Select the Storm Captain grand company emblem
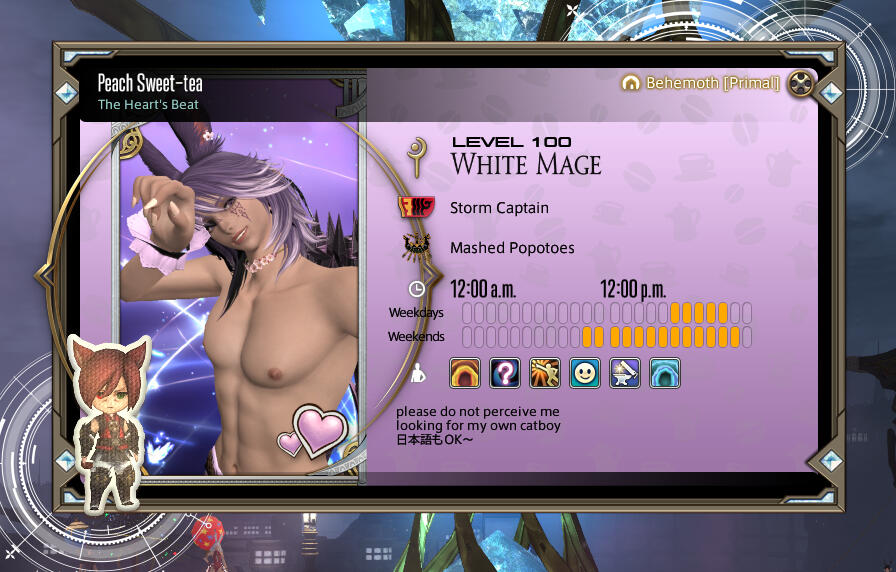This screenshot has width=896, height=572. click(x=415, y=208)
